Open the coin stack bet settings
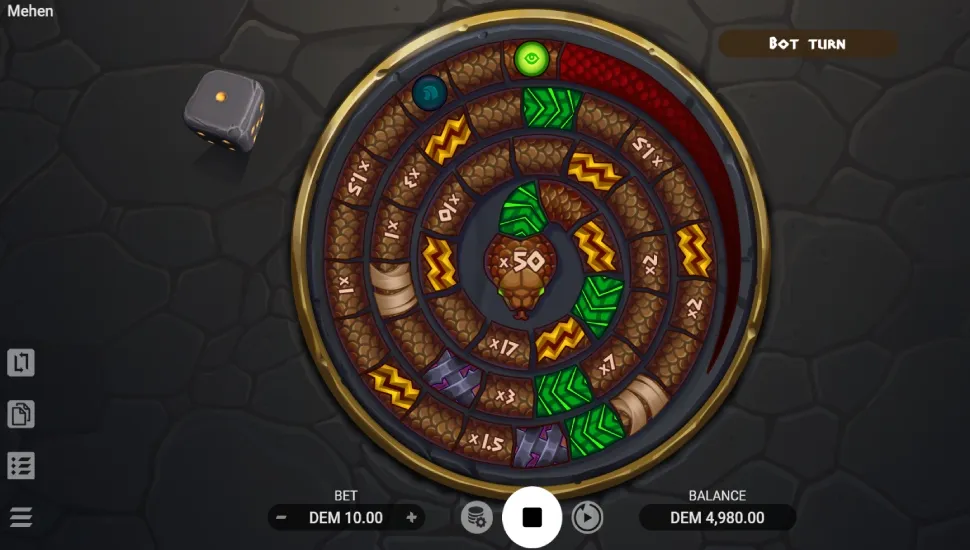 477,517
